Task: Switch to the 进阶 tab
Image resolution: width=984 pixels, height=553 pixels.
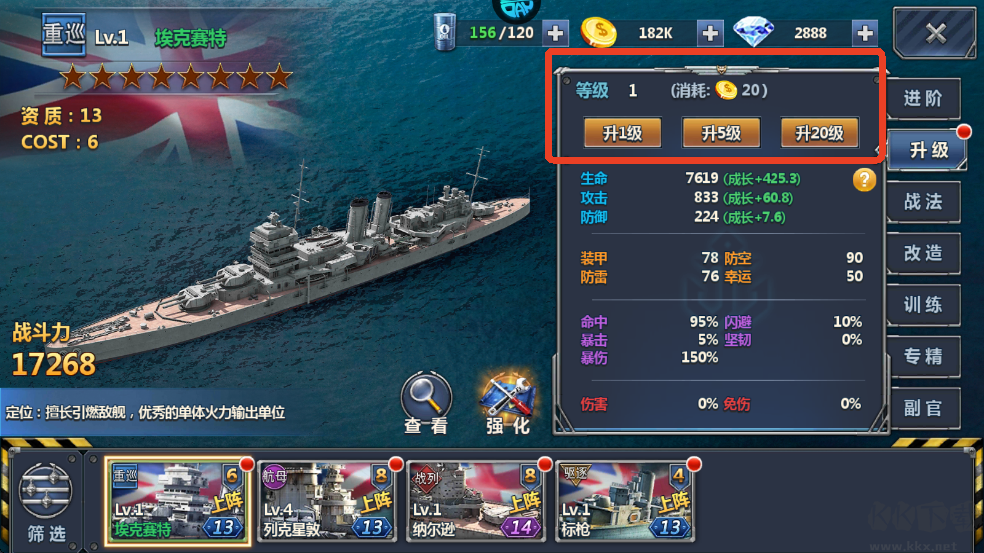Action: pos(923,99)
